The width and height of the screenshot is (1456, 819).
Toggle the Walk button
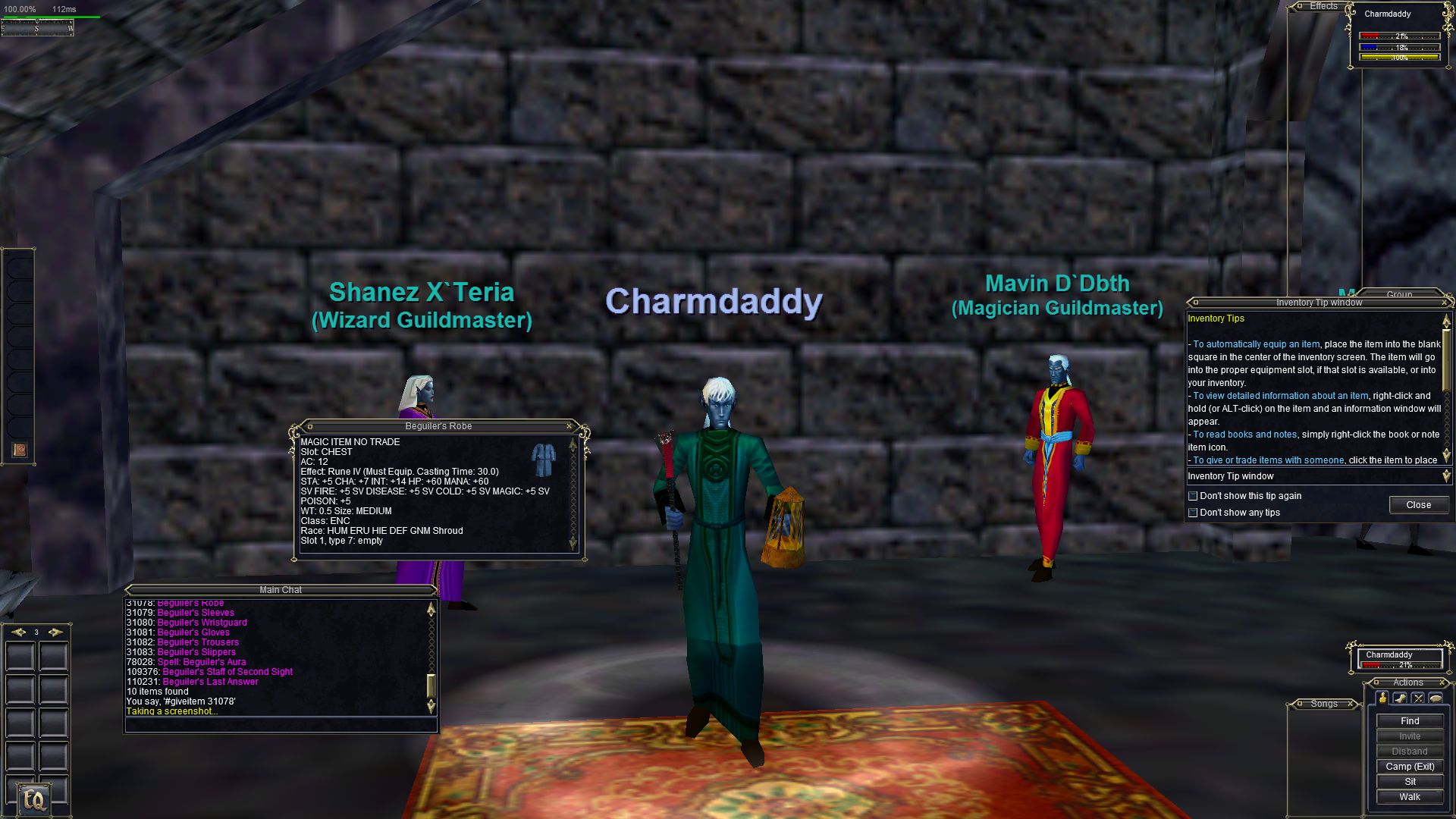tap(1410, 797)
